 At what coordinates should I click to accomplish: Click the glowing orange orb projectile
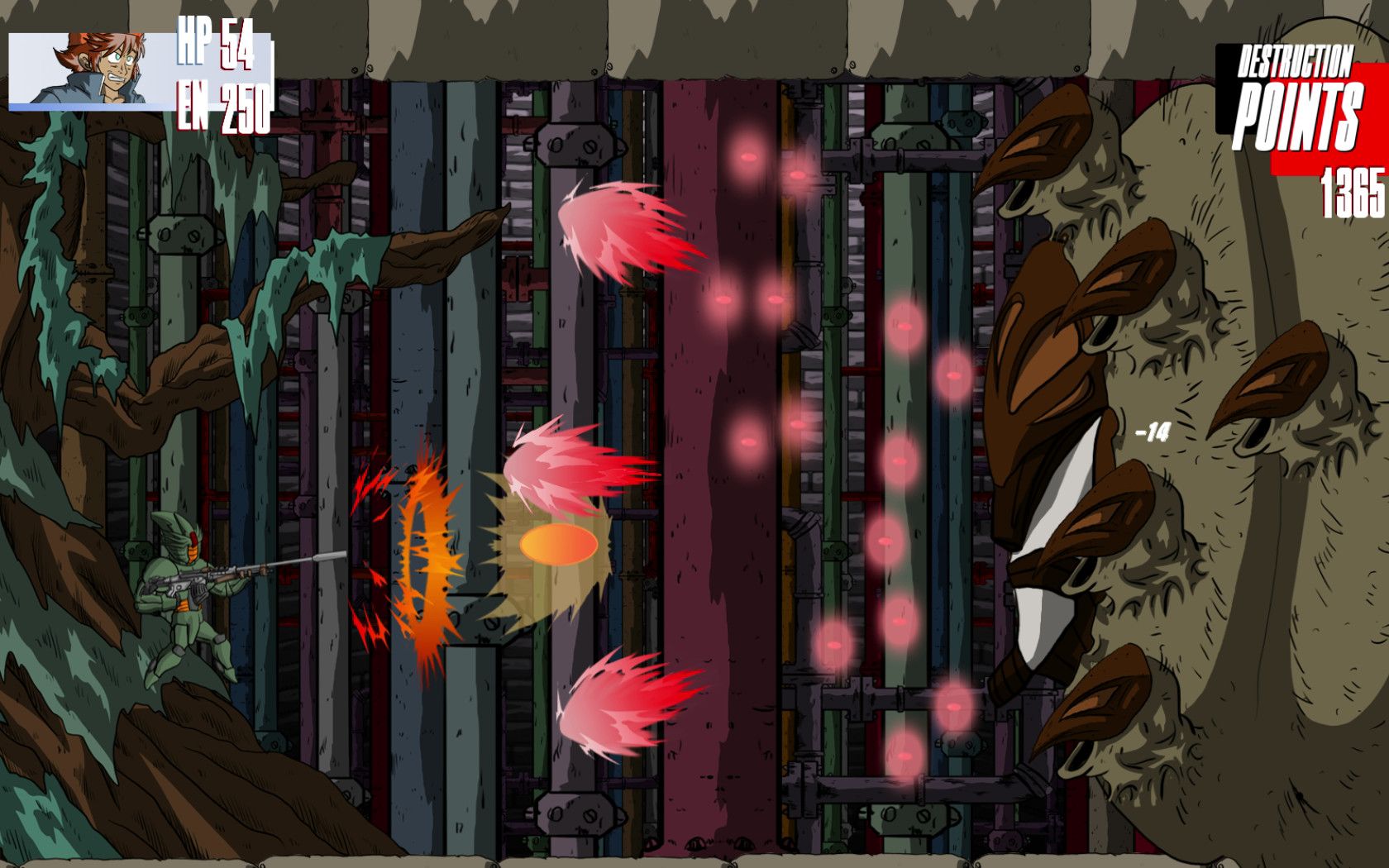click(561, 544)
